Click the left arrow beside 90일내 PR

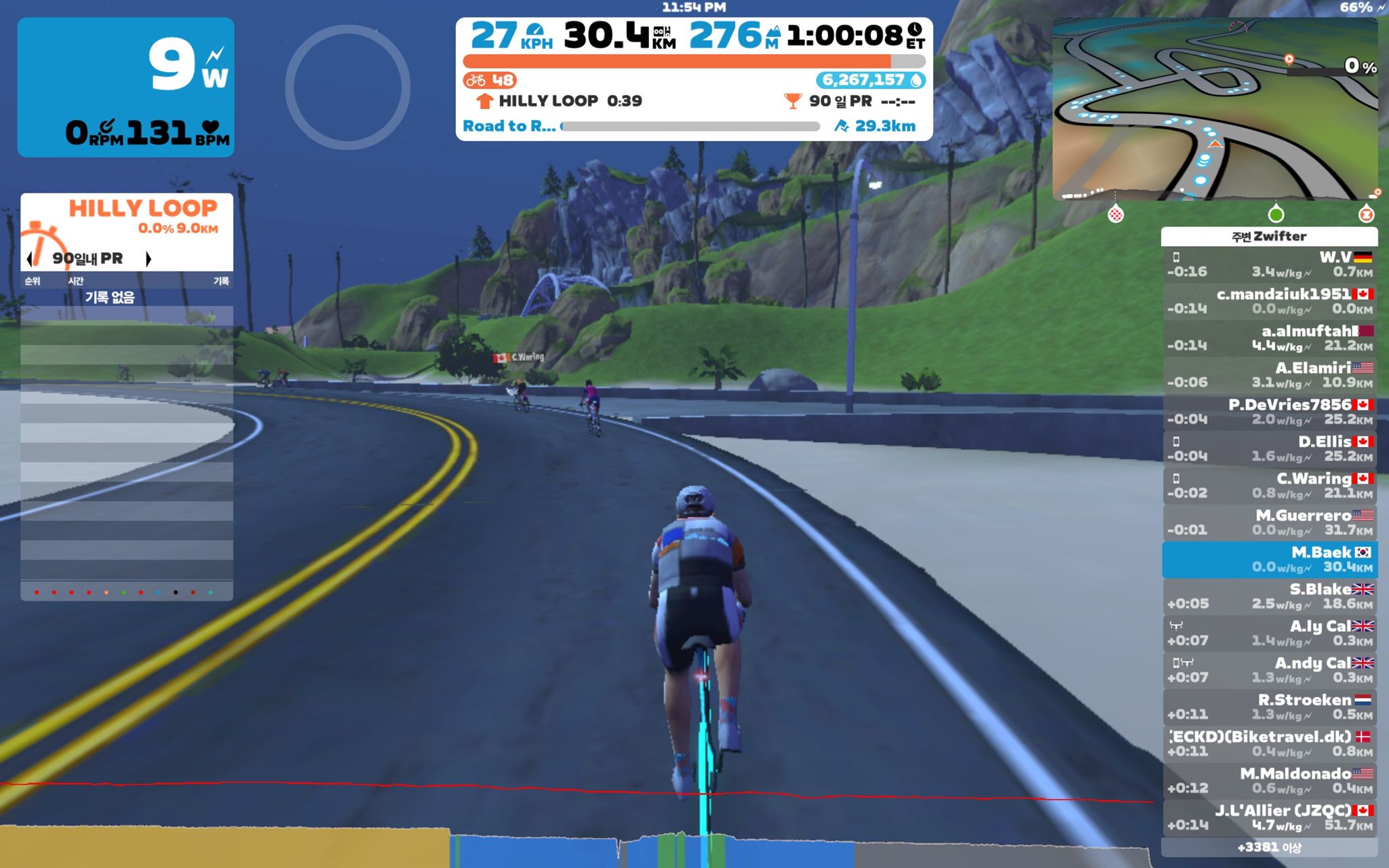[29, 260]
